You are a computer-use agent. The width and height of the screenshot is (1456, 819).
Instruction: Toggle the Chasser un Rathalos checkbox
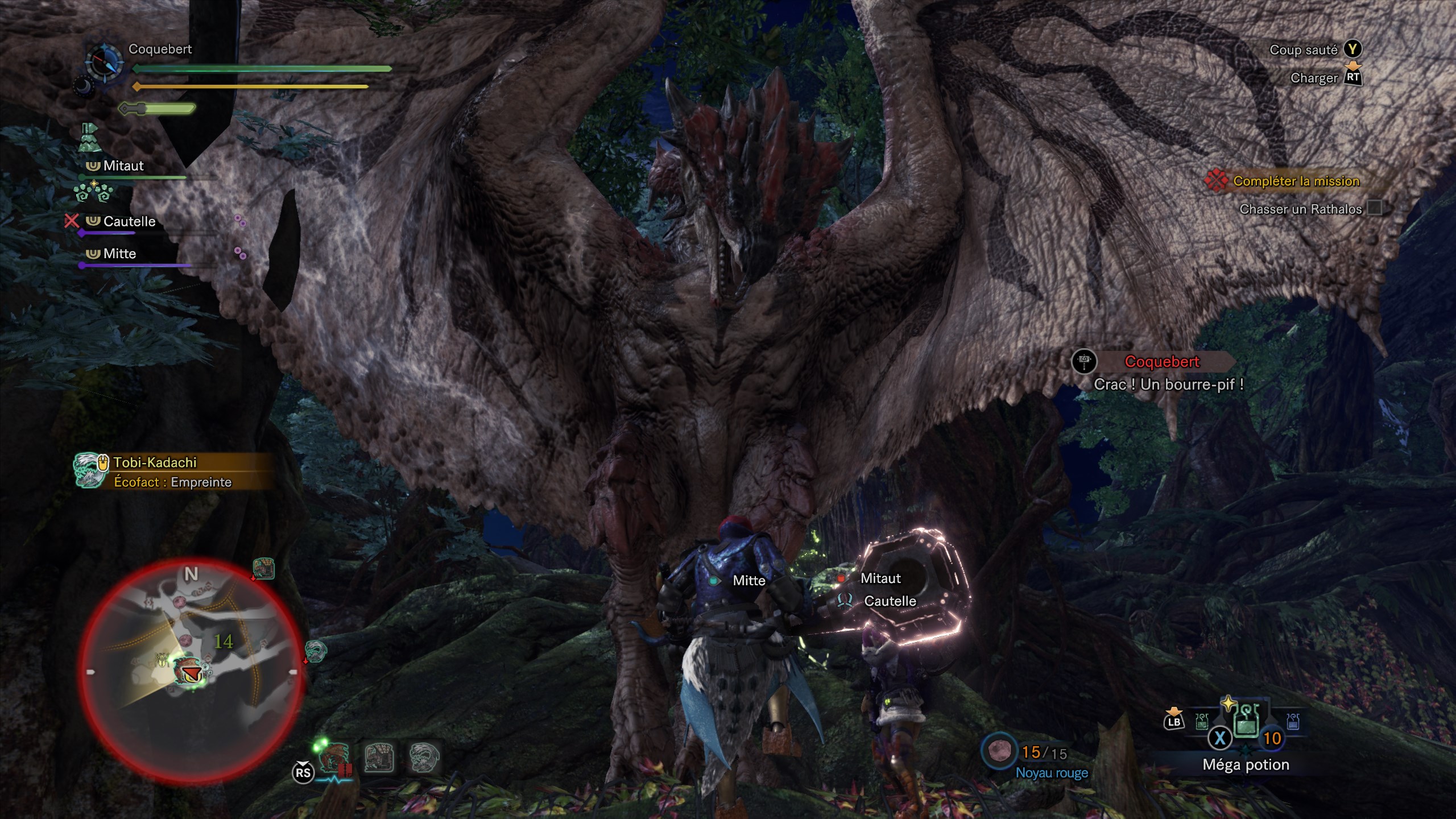1374,208
